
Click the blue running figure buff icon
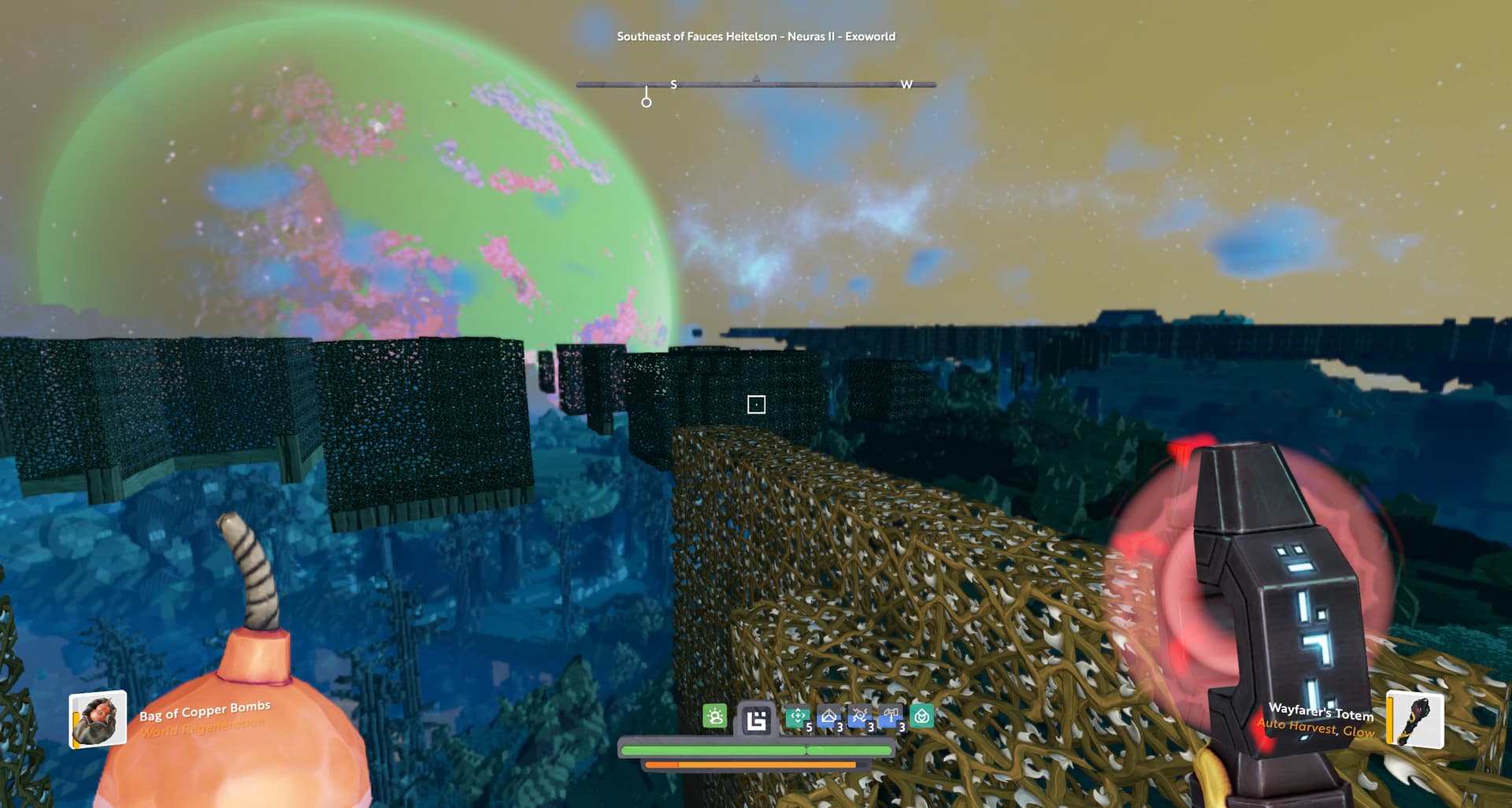pyautogui.click(x=859, y=717)
